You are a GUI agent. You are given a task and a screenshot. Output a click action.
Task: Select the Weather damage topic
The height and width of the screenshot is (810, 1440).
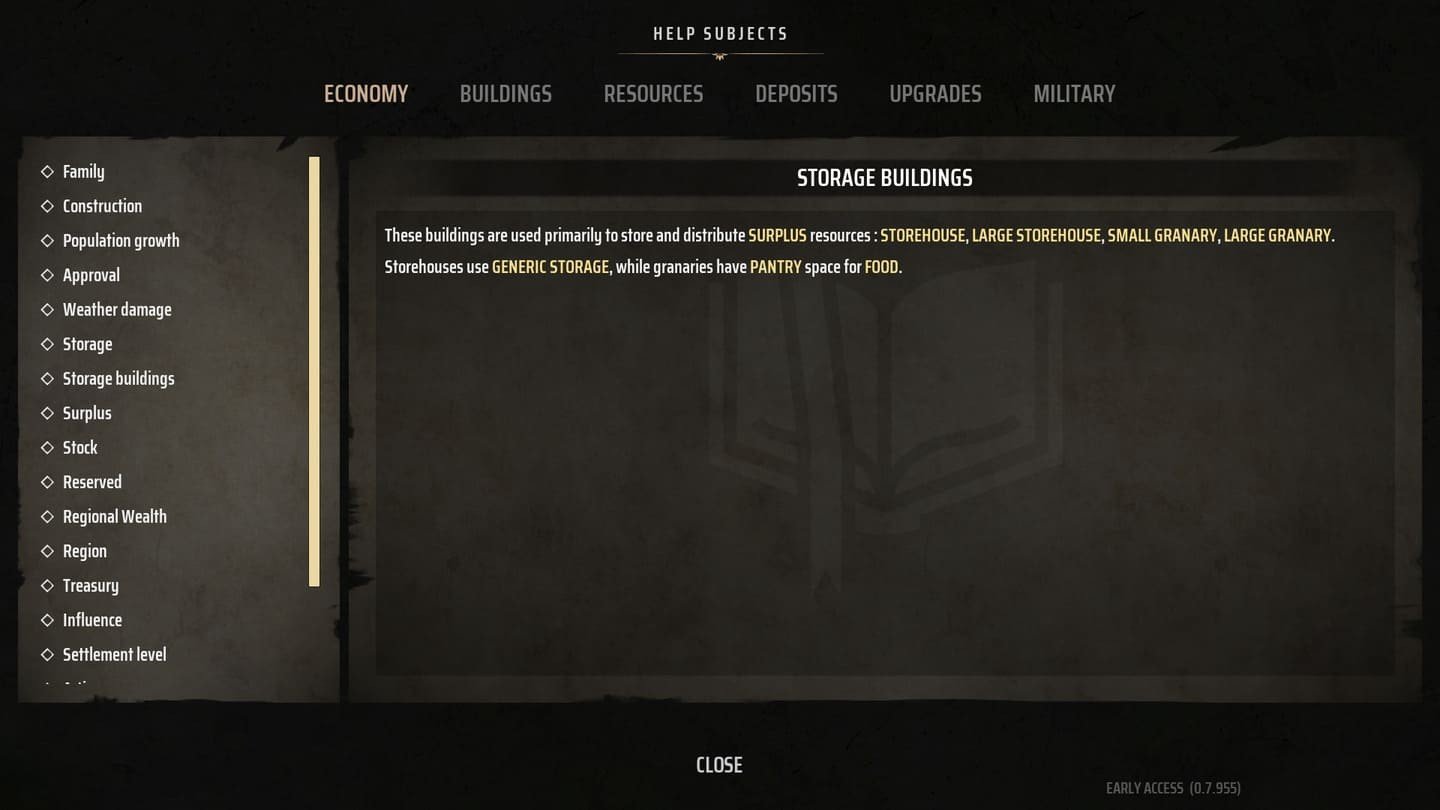click(117, 310)
